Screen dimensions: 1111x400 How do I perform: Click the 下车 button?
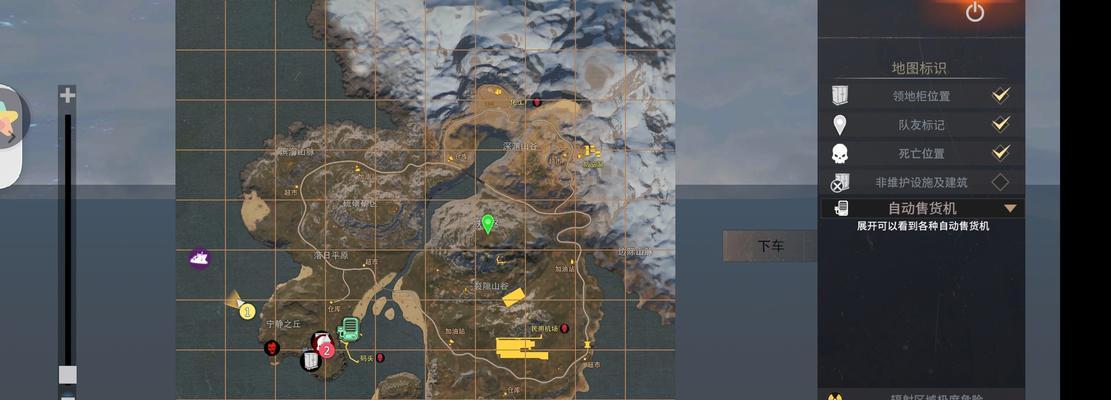[770, 246]
